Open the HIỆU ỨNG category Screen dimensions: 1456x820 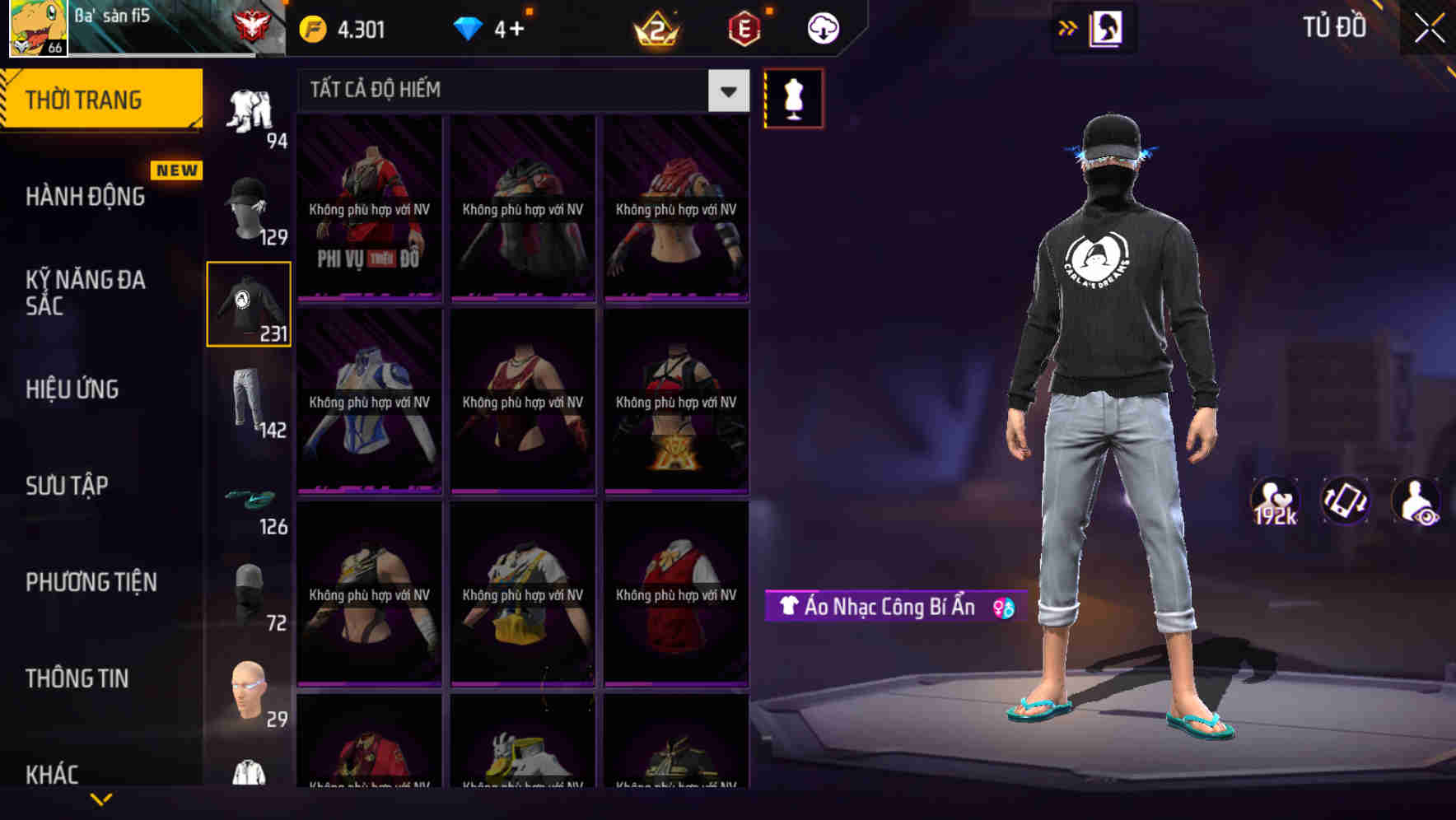(74, 389)
